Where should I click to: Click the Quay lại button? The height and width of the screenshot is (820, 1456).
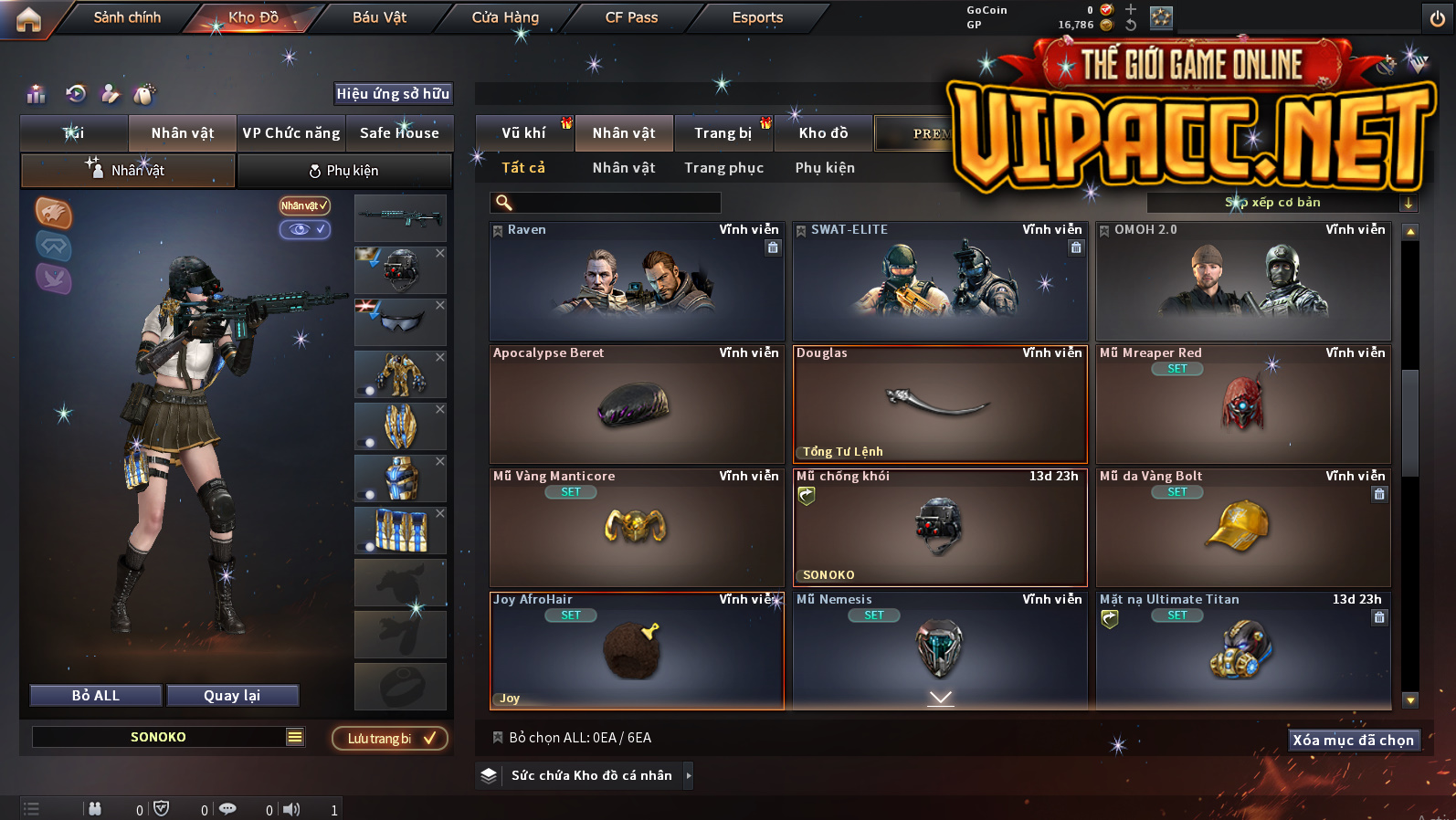232,696
